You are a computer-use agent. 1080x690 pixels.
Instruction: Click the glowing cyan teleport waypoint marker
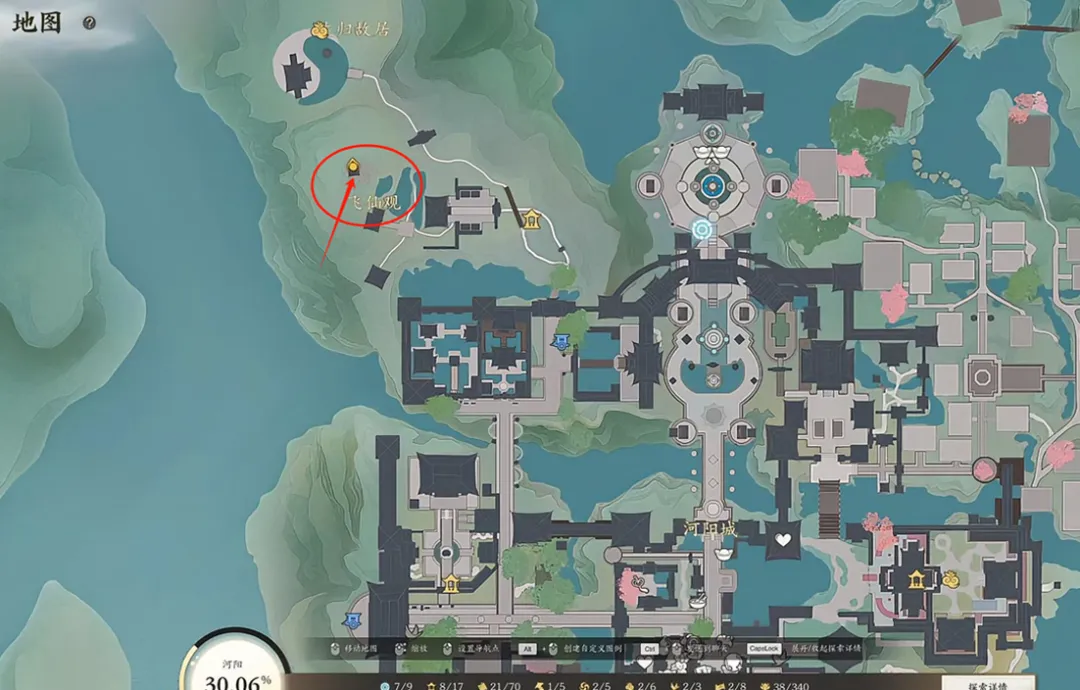click(702, 231)
